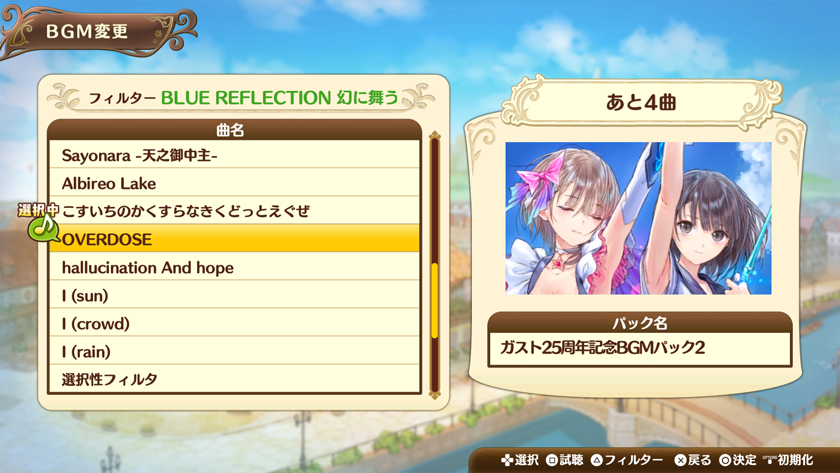Viewport: 840px width, 473px height.
Task: Pick the I (crowd) song
Action: pyautogui.click(x=234, y=324)
